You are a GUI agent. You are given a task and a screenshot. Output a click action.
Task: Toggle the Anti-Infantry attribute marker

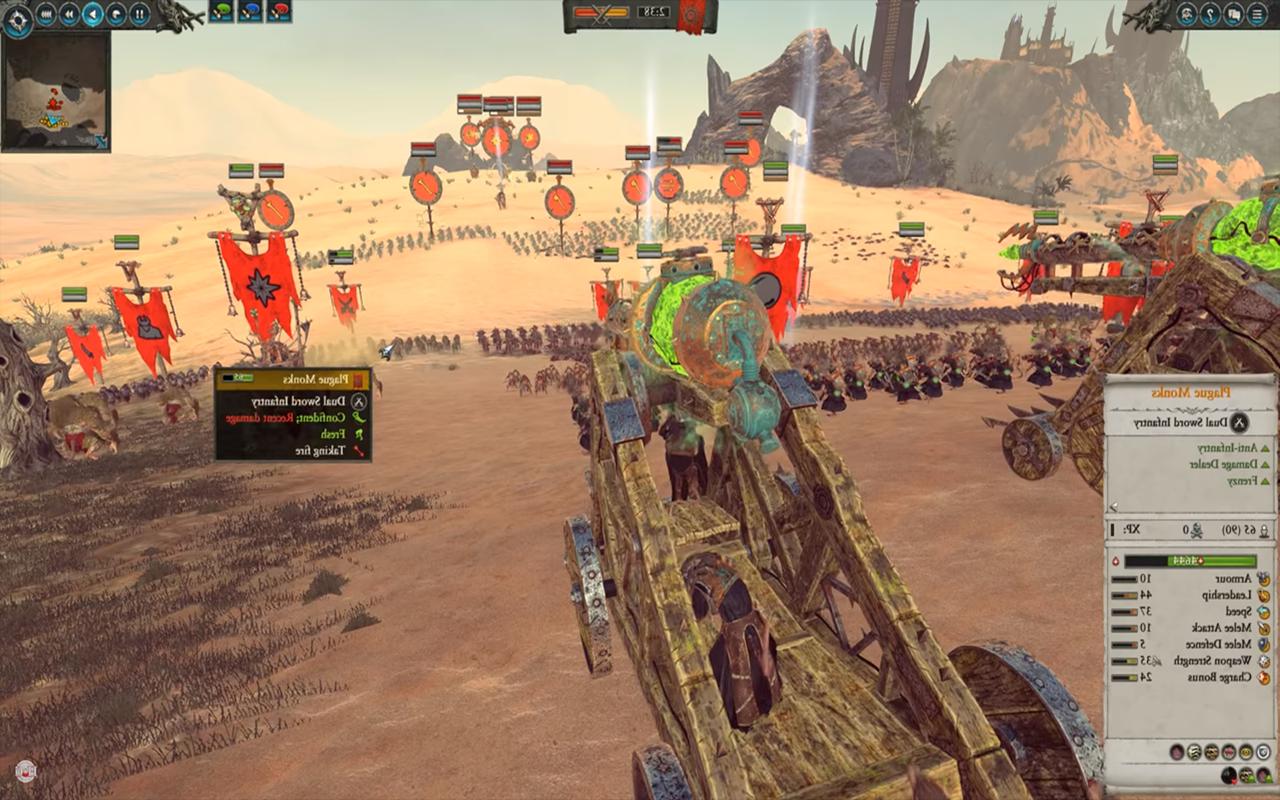tap(1264, 447)
